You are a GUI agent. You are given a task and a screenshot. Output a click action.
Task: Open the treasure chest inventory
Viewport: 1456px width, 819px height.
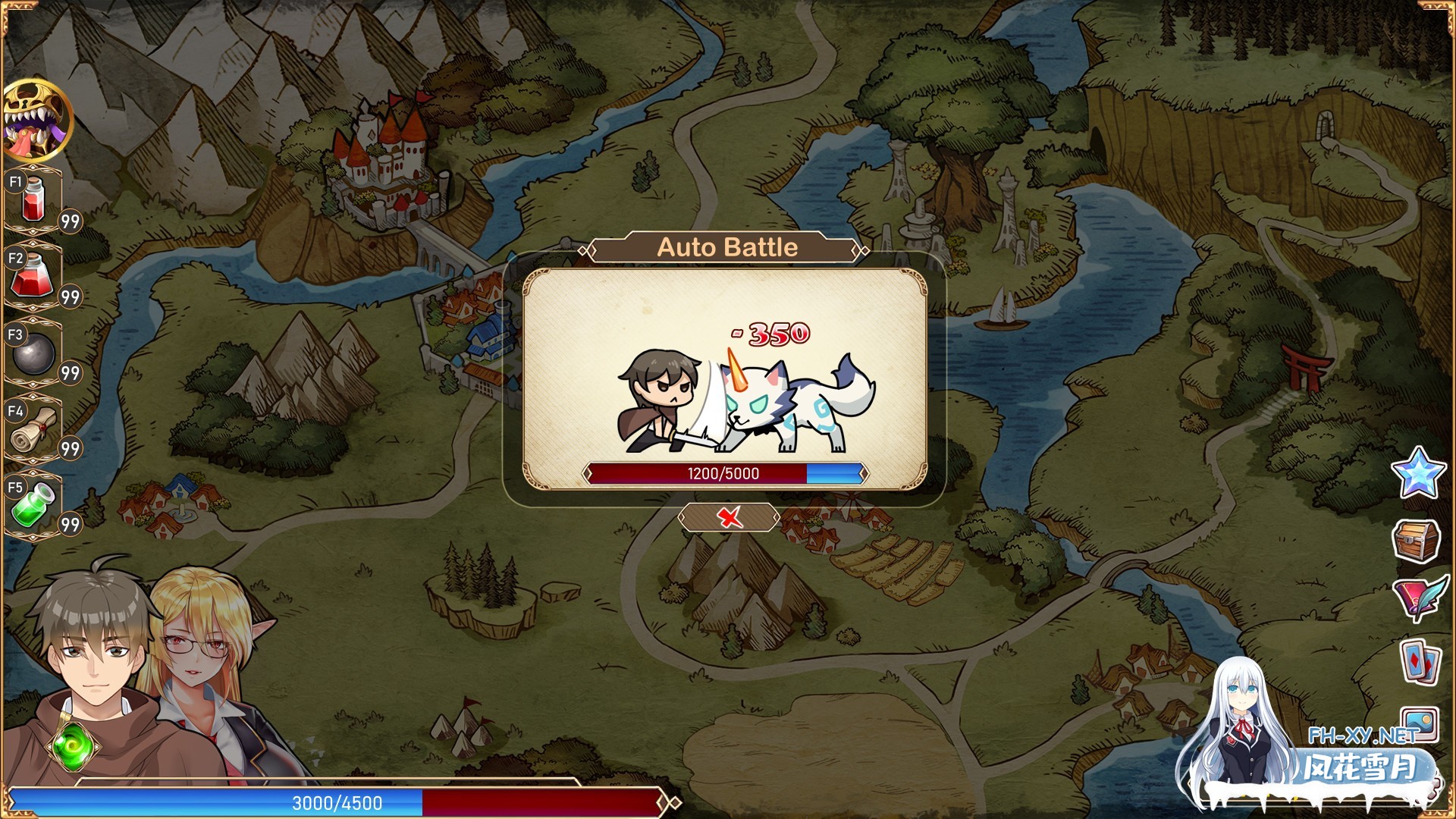1417,539
